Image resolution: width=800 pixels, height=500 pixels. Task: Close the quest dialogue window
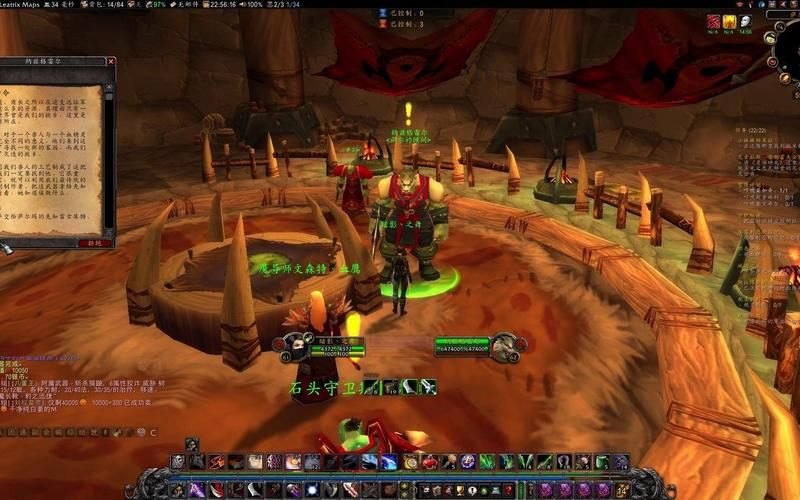111,62
